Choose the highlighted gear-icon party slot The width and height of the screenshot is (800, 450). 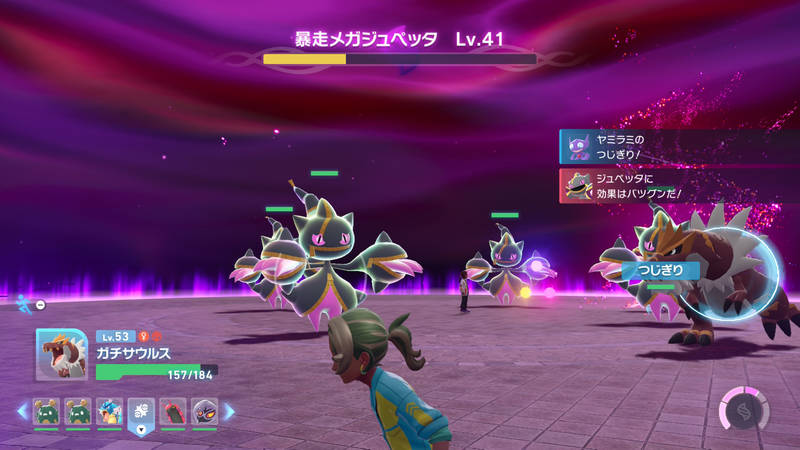(x=141, y=411)
